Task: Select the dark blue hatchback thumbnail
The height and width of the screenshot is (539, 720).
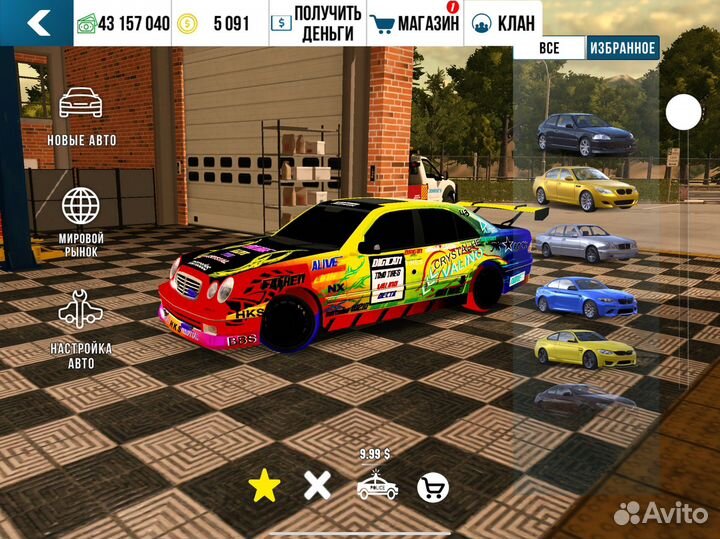Action: coord(585,133)
